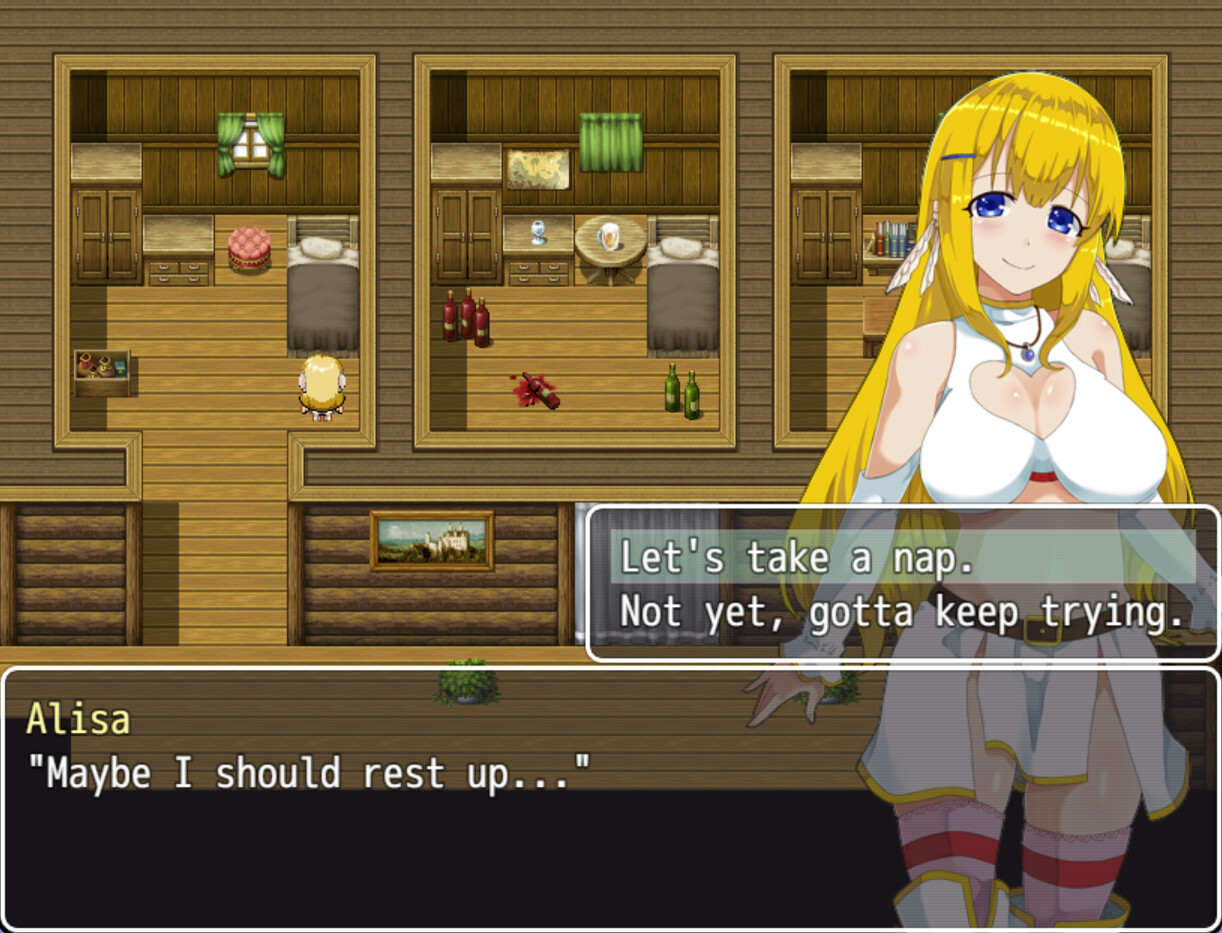Viewport: 1222px width, 933px height.
Task: Choose "Let's take a nap."
Action: point(797,558)
